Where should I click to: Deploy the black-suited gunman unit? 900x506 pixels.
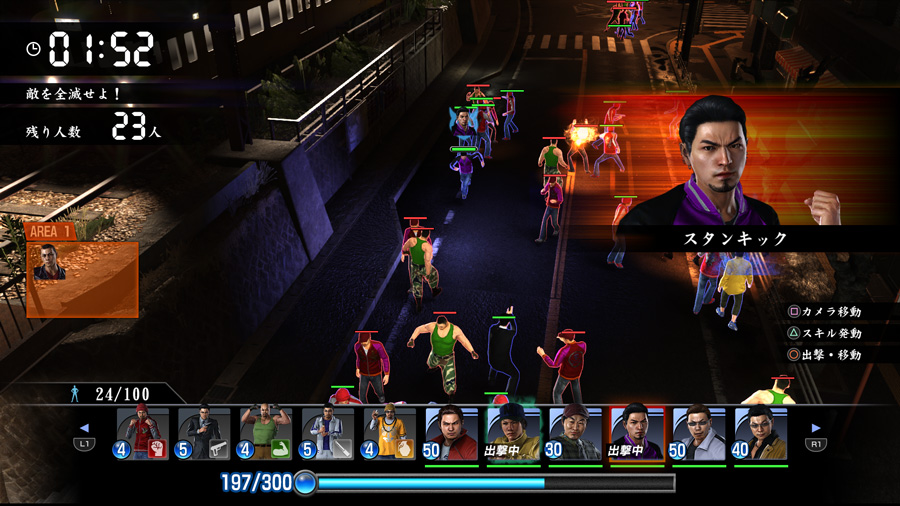(x=204, y=433)
